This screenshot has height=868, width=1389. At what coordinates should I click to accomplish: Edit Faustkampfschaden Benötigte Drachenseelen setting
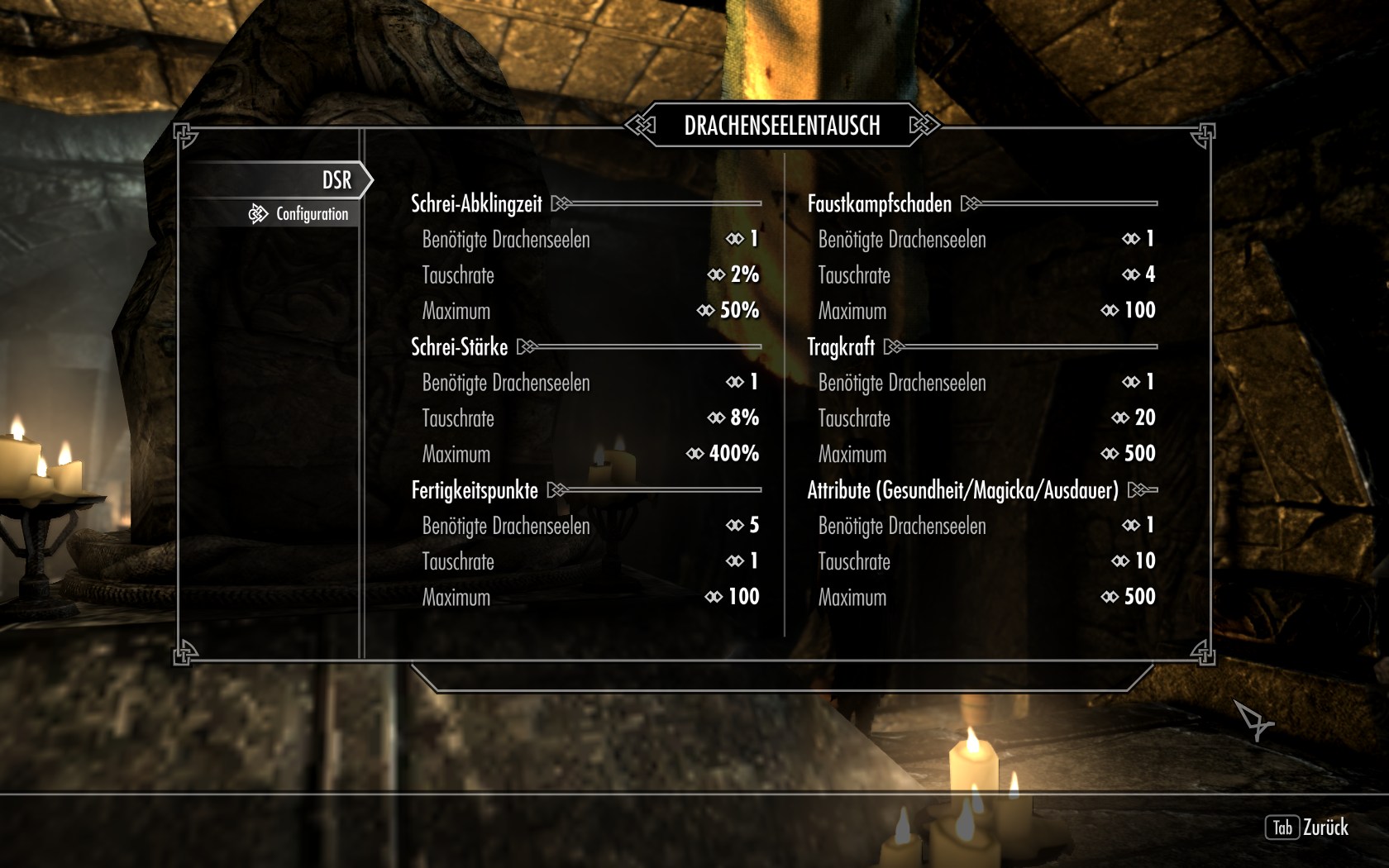pyautogui.click(x=986, y=240)
